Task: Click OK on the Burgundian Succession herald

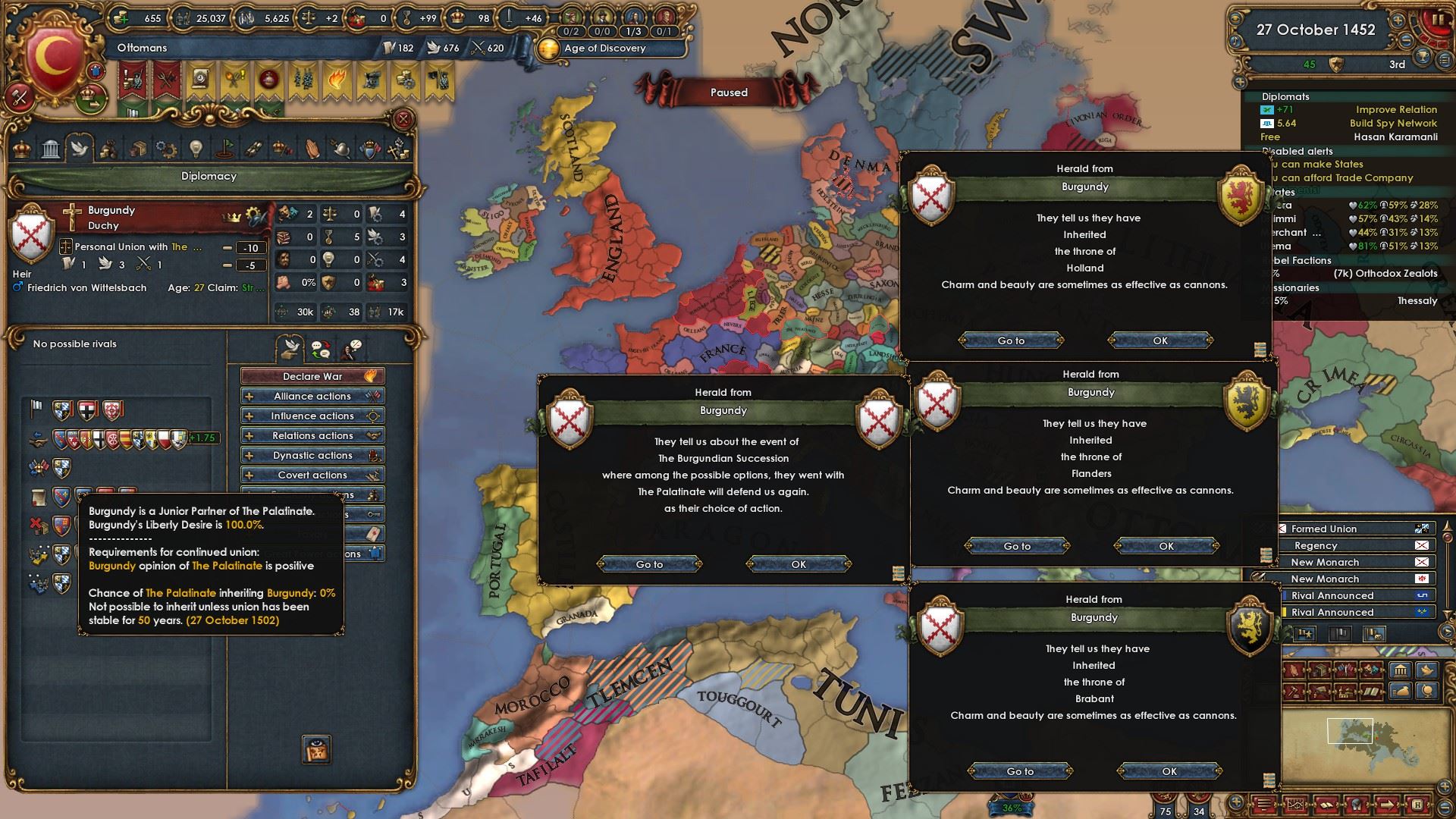Action: coord(799,564)
